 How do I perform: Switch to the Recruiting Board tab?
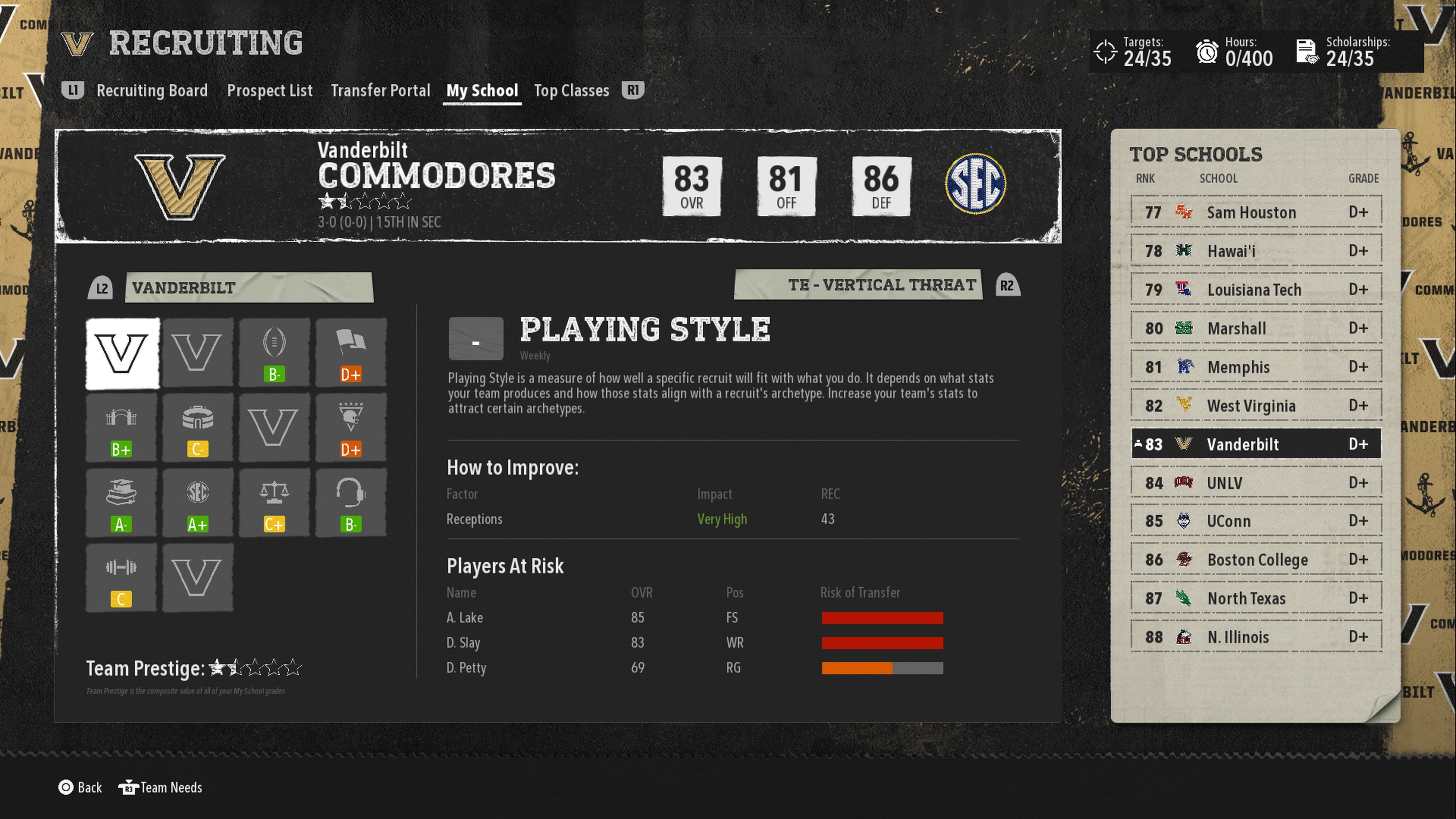pyautogui.click(x=152, y=91)
